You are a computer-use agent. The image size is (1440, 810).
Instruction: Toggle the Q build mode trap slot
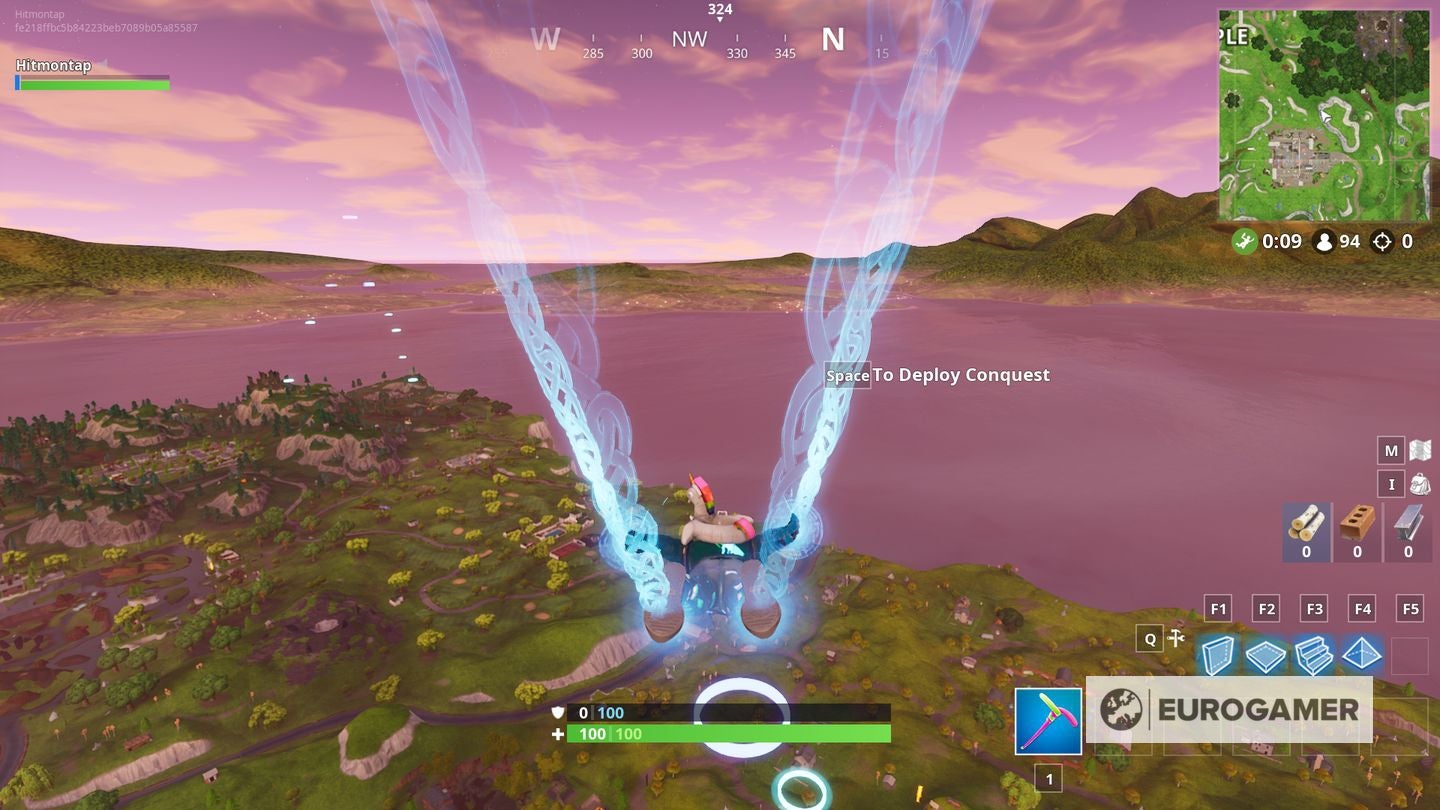(x=1148, y=638)
